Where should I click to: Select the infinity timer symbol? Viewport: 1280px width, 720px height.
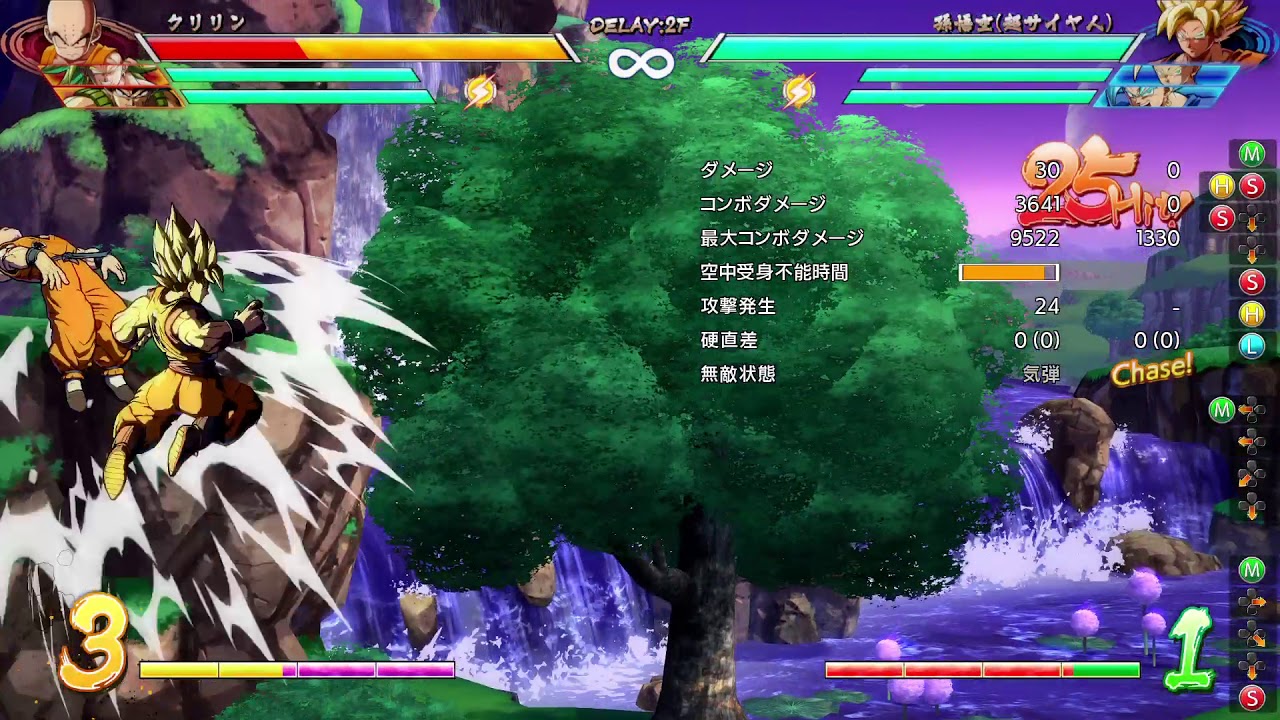click(640, 62)
